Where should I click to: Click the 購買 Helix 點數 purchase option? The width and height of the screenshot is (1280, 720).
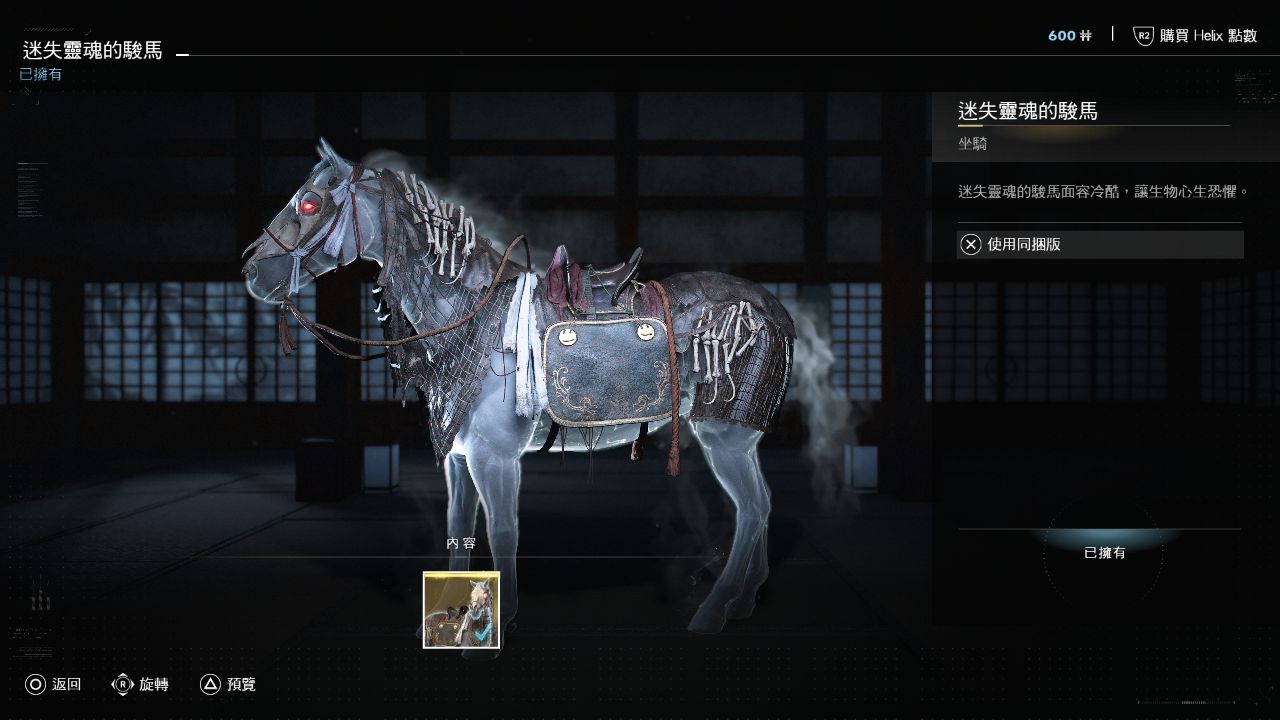tap(1195, 36)
